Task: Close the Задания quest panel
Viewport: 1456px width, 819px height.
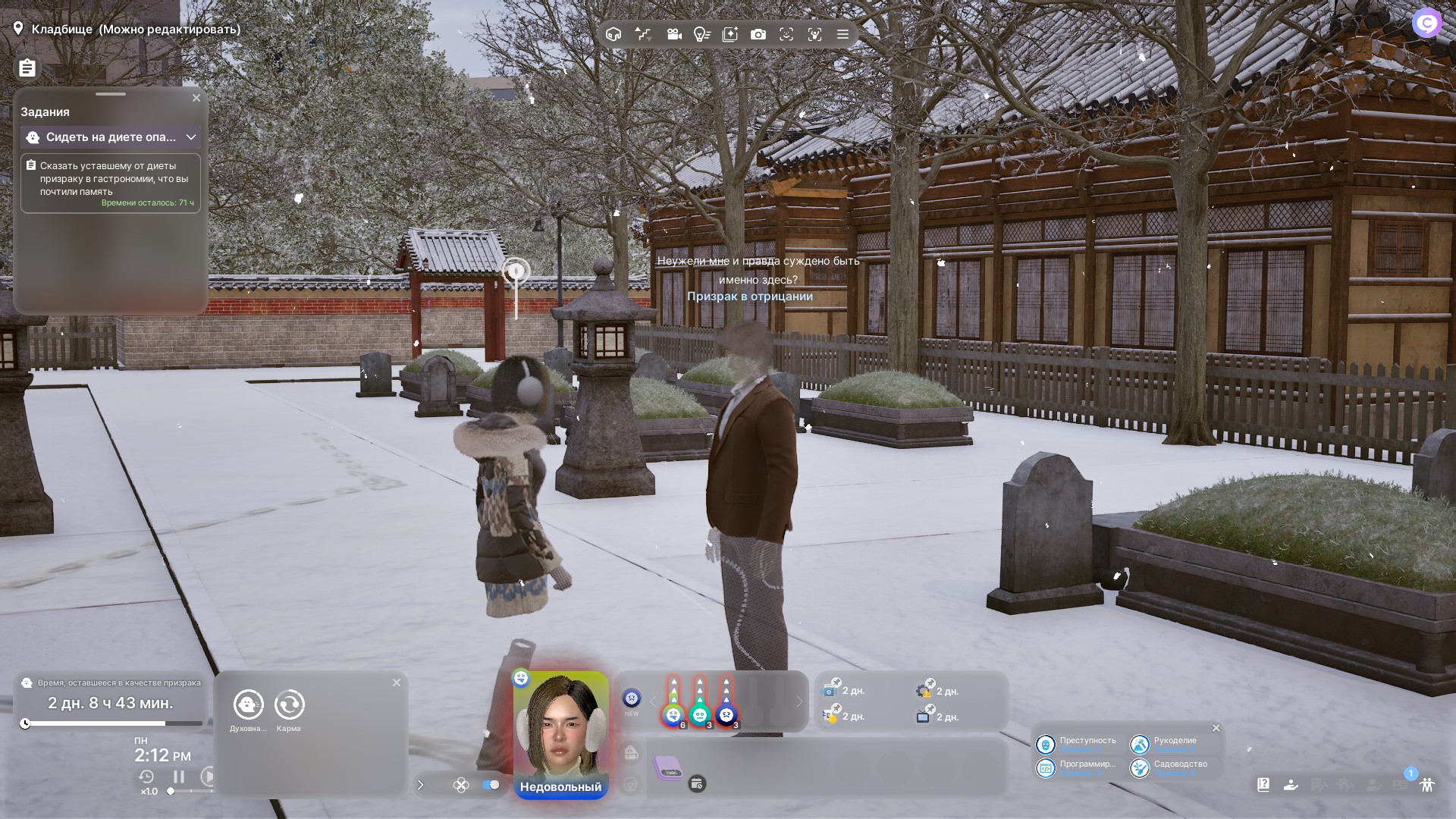Action: point(196,98)
